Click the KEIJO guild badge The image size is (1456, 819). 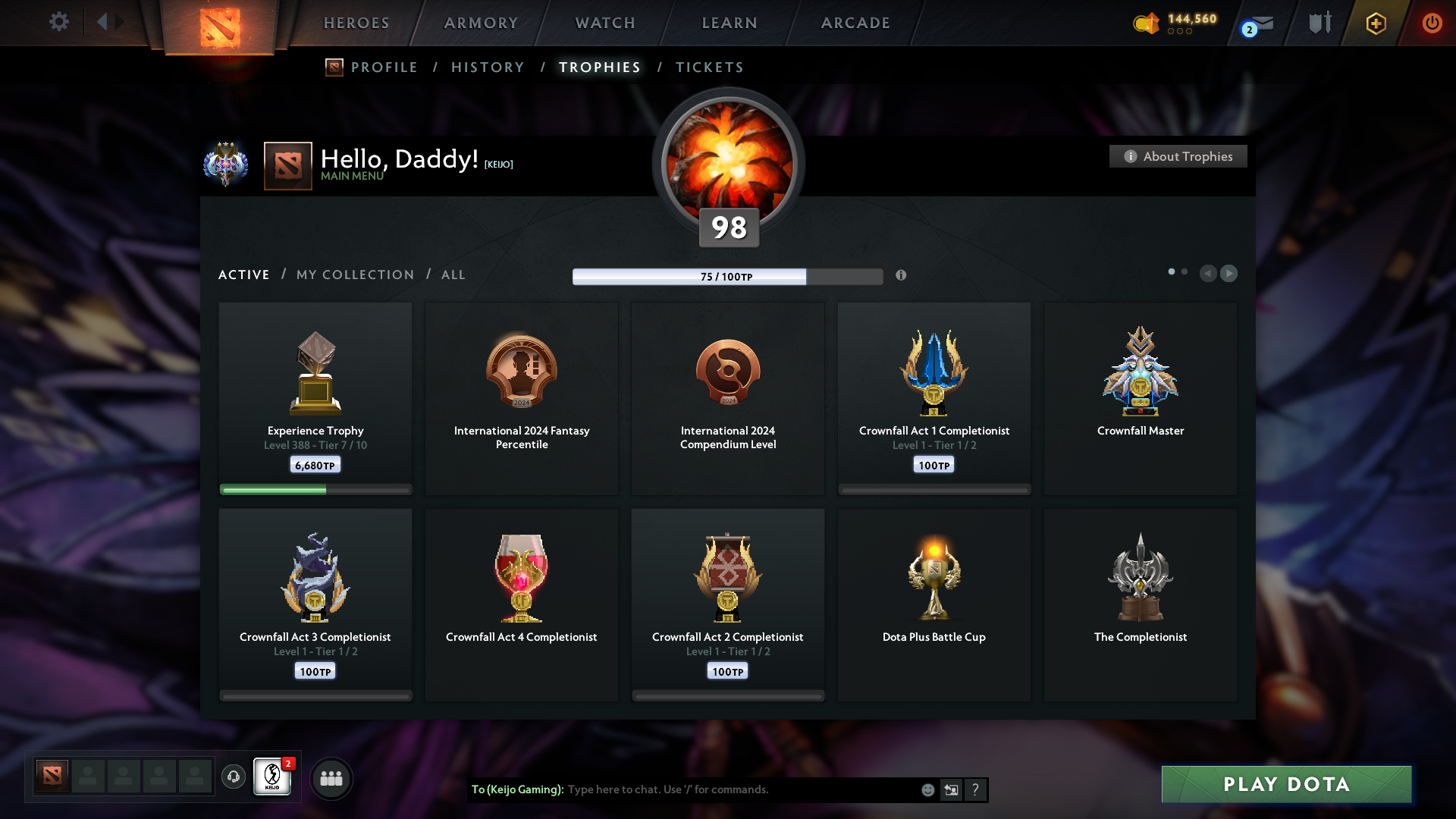pyautogui.click(x=272, y=777)
